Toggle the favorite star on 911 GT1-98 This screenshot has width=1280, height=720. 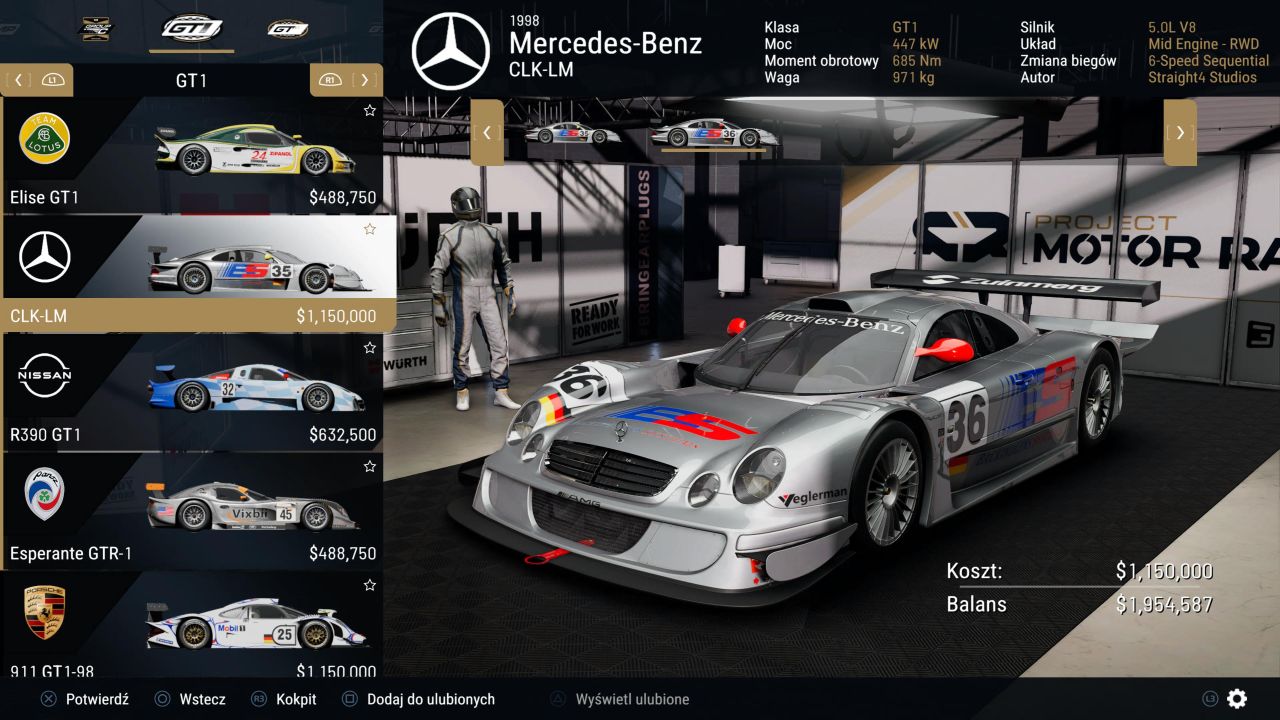[x=370, y=584]
